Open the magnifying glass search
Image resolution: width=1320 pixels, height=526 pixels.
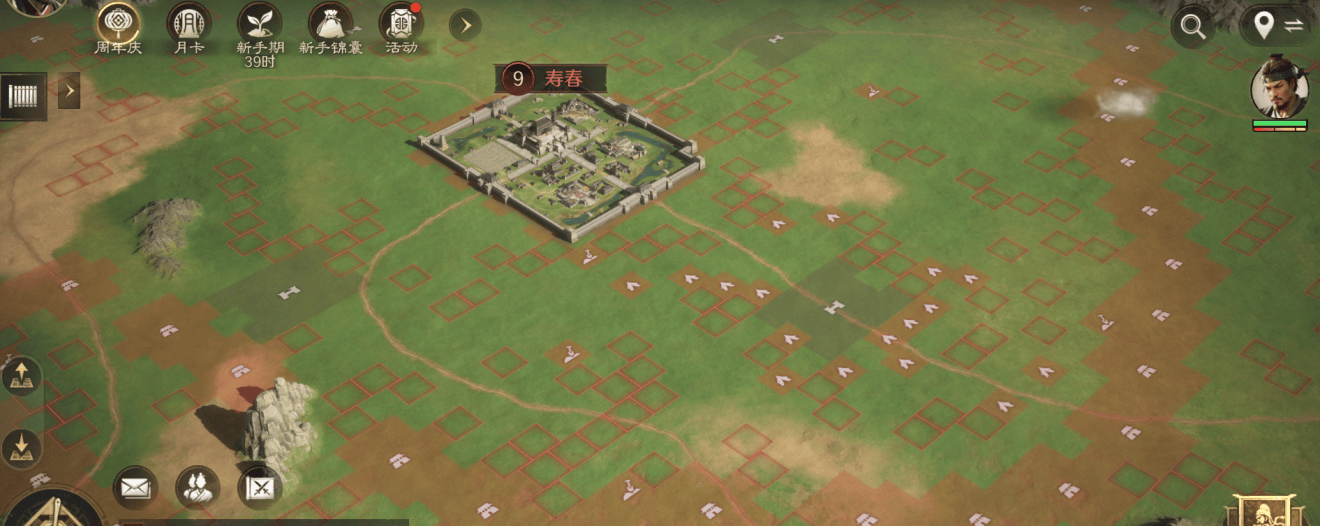[x=1193, y=27]
